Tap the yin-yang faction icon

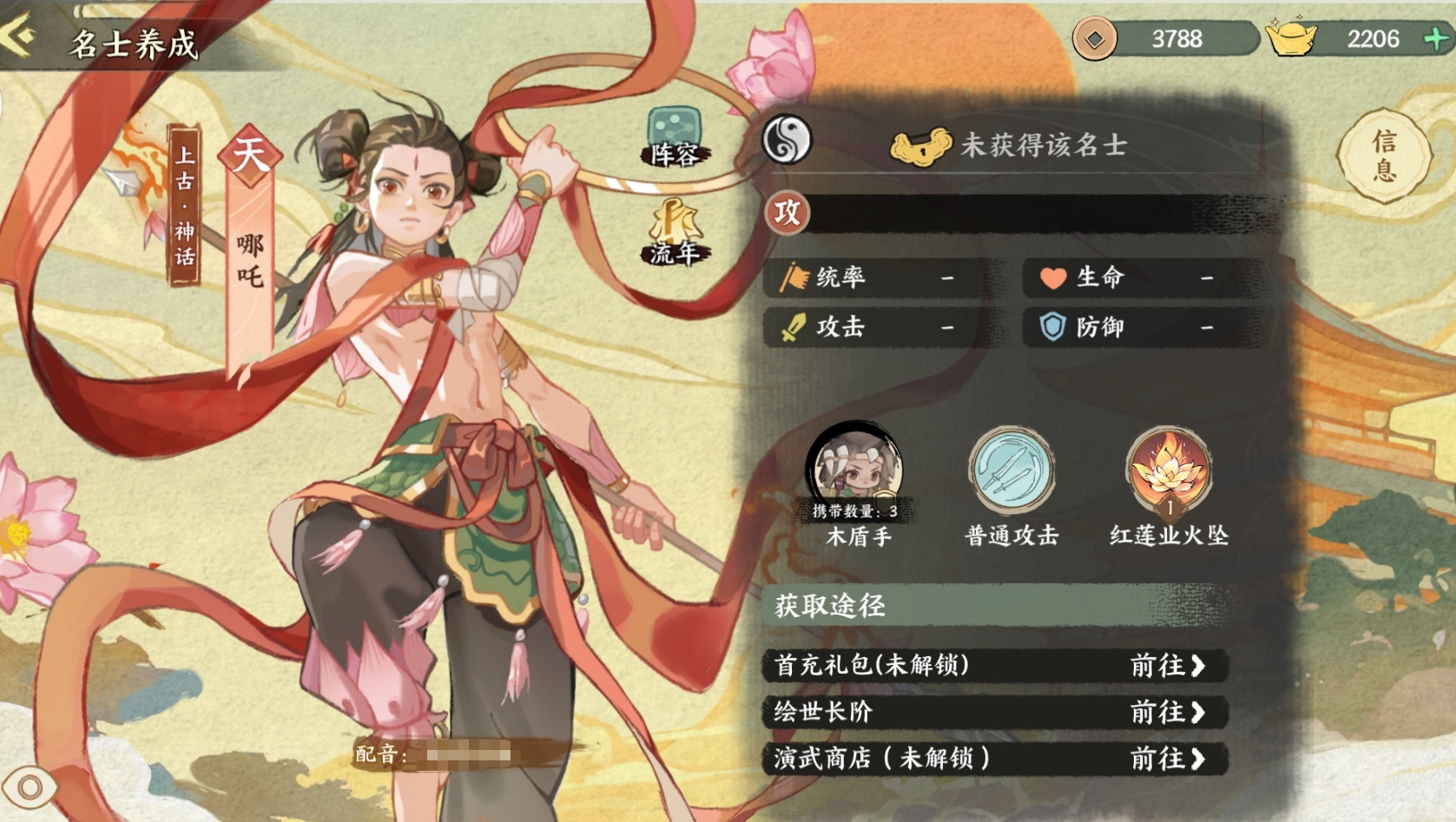(x=787, y=141)
